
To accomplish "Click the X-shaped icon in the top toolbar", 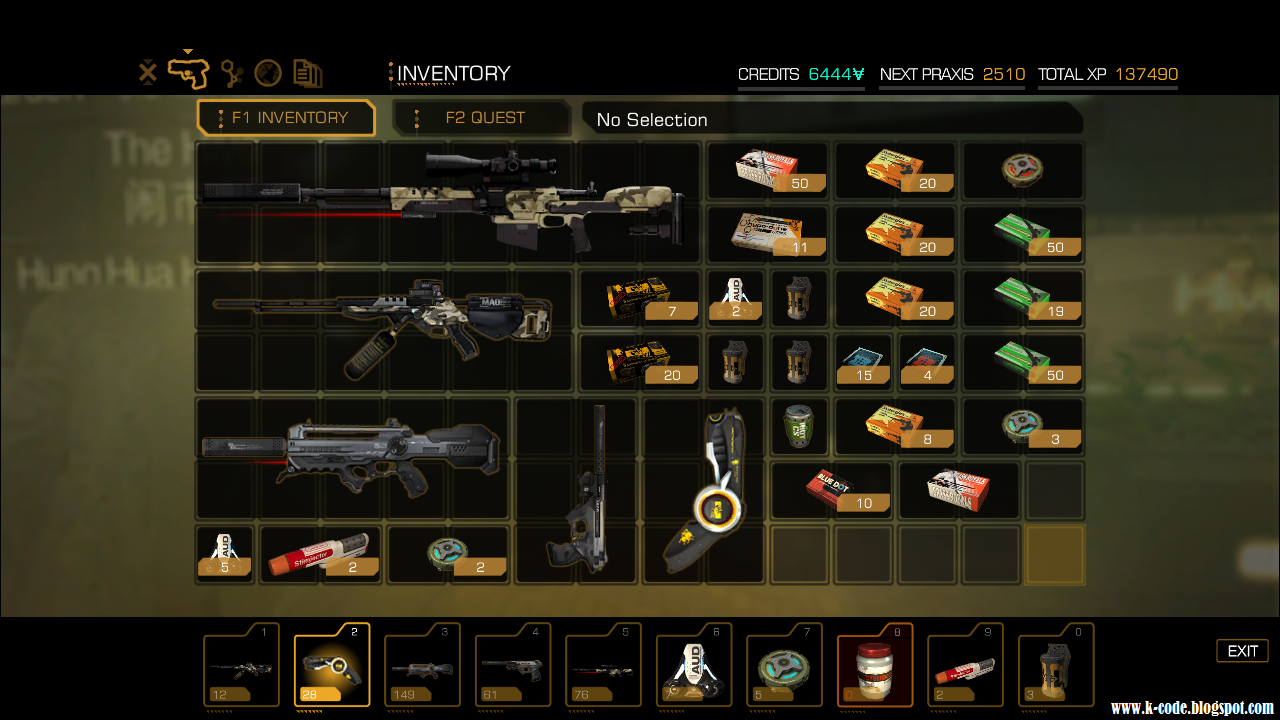I will pos(148,71).
